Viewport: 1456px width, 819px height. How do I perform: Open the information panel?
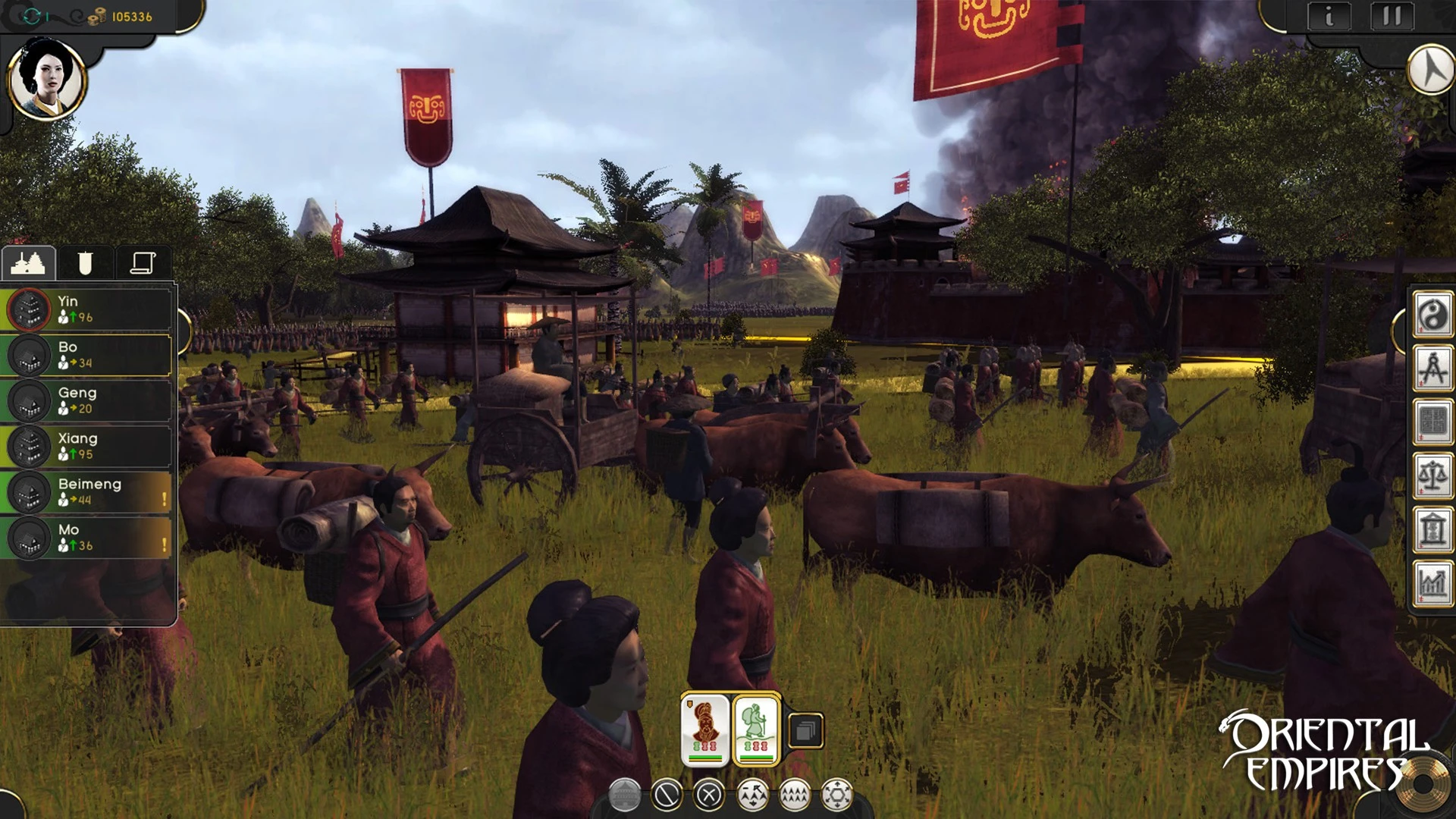tap(1329, 16)
